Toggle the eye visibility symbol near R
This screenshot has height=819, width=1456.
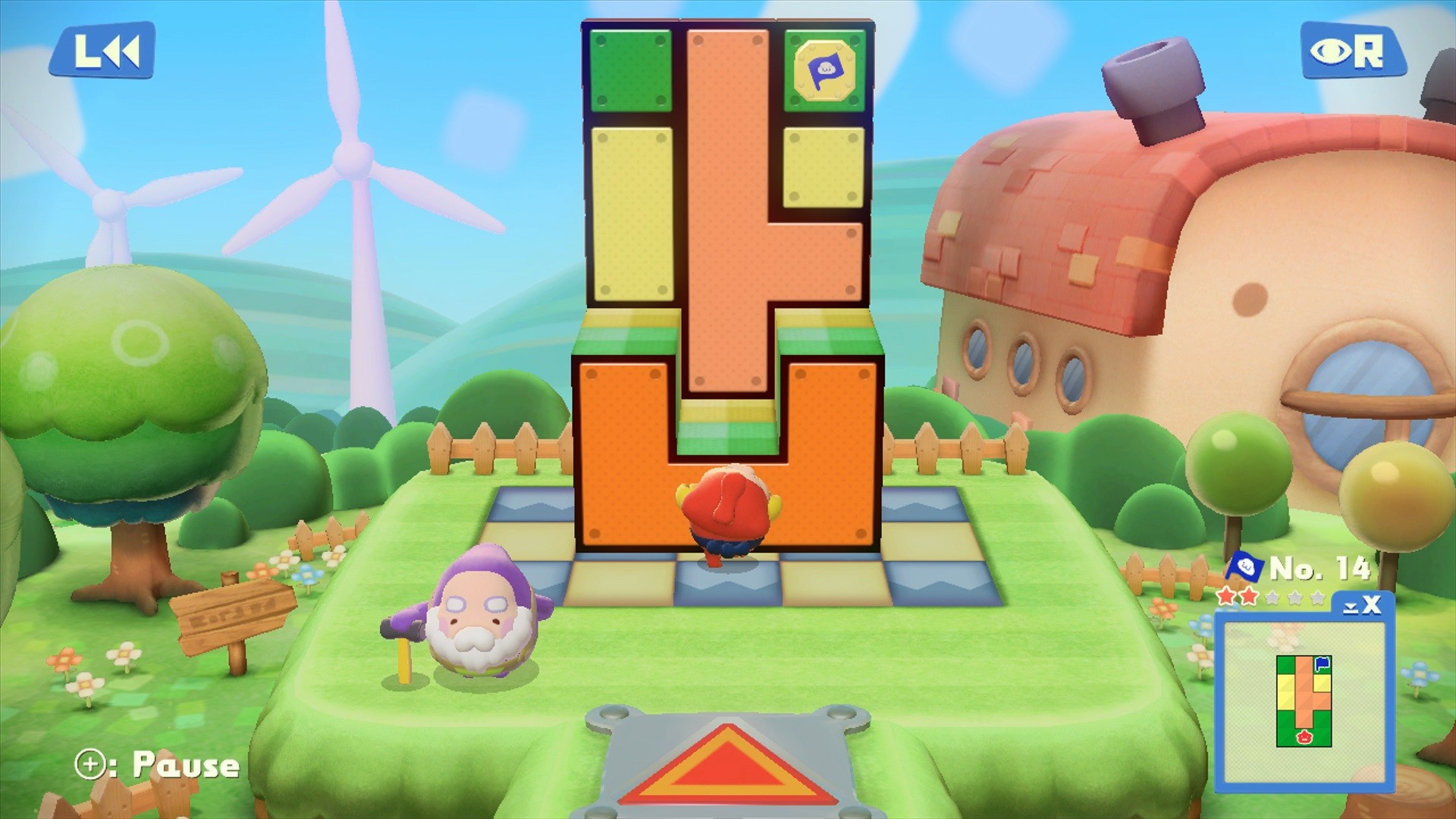coord(1331,50)
